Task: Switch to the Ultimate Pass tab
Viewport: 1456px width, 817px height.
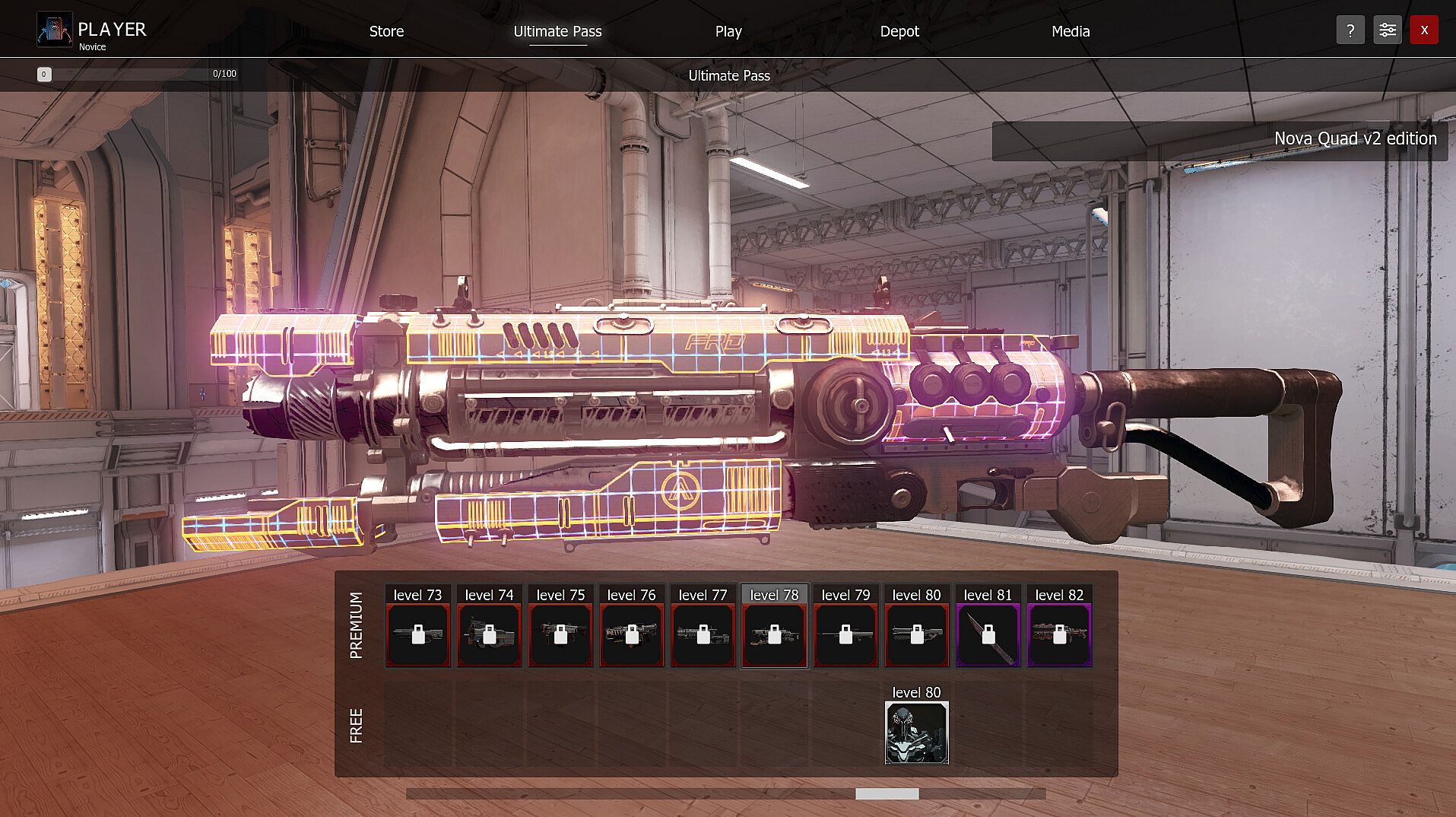Action: point(557,31)
